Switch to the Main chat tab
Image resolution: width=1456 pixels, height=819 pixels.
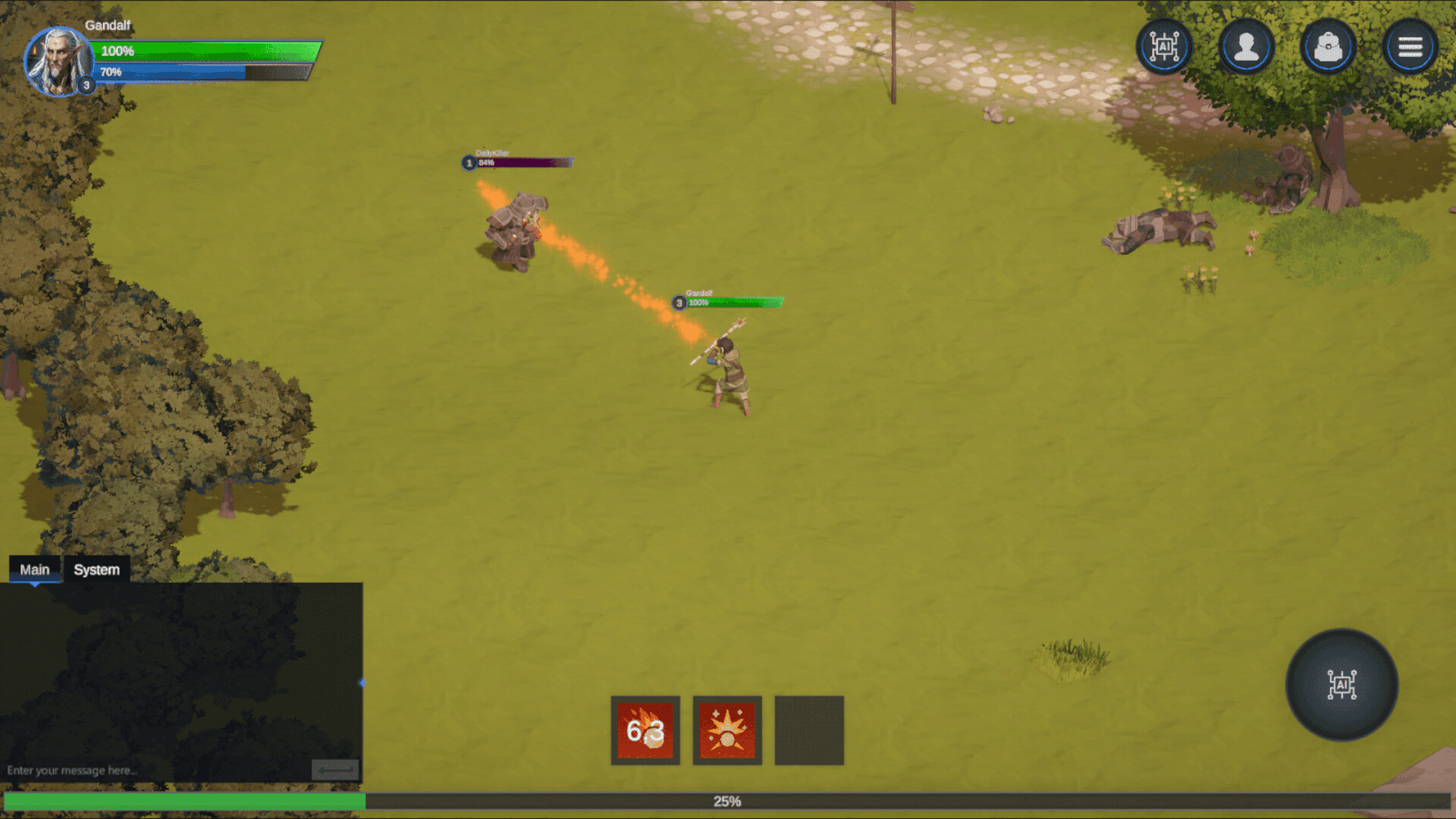tap(35, 569)
